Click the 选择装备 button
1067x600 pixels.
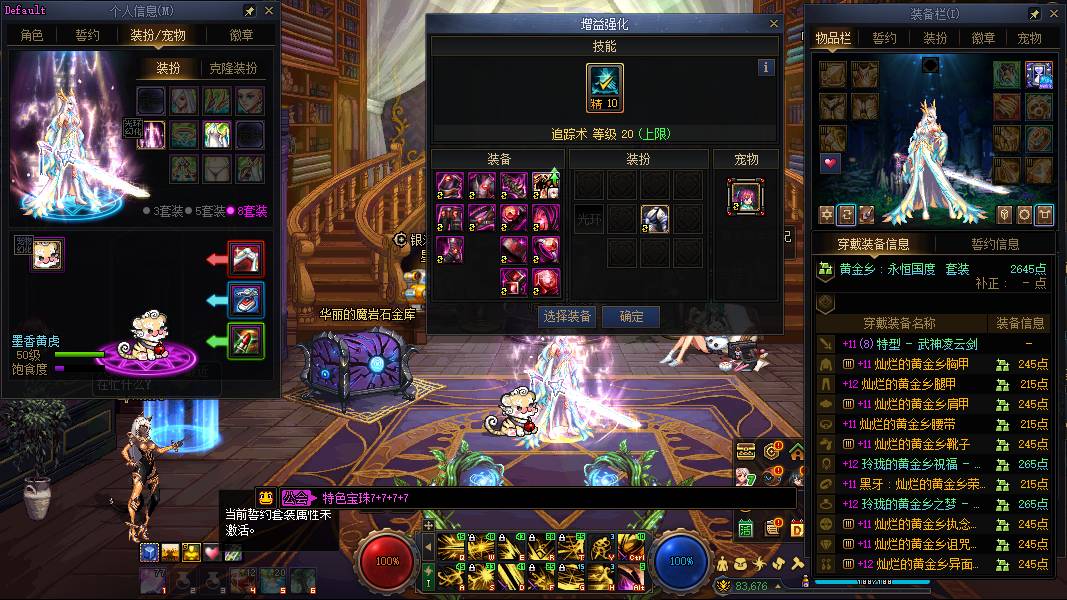point(567,317)
